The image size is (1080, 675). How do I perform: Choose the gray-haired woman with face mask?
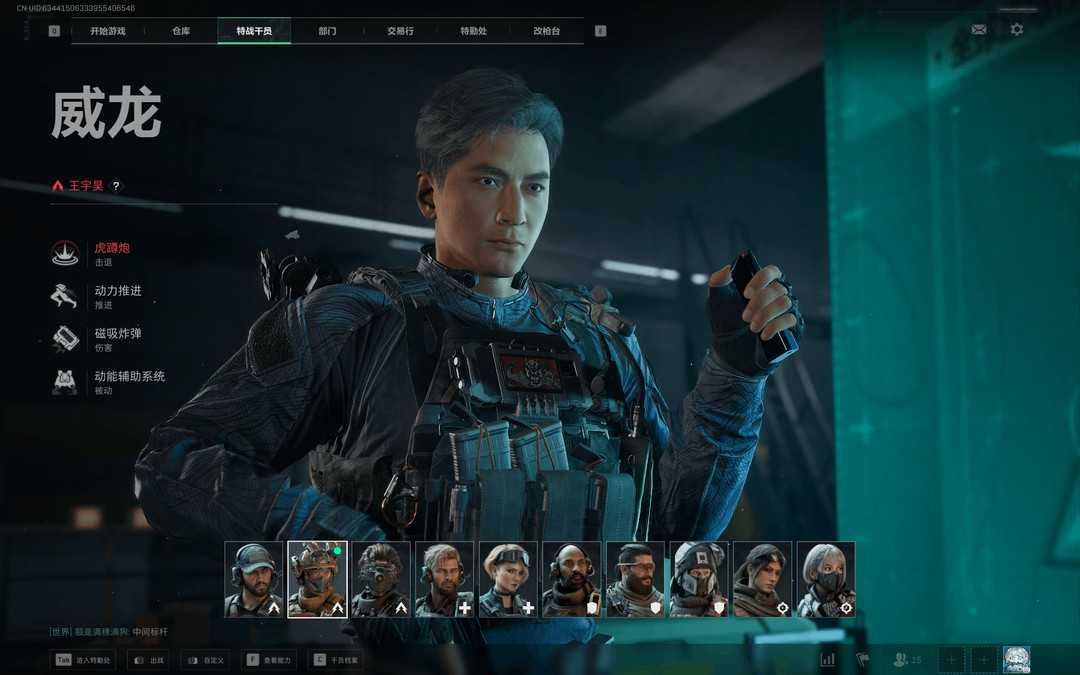click(x=826, y=580)
